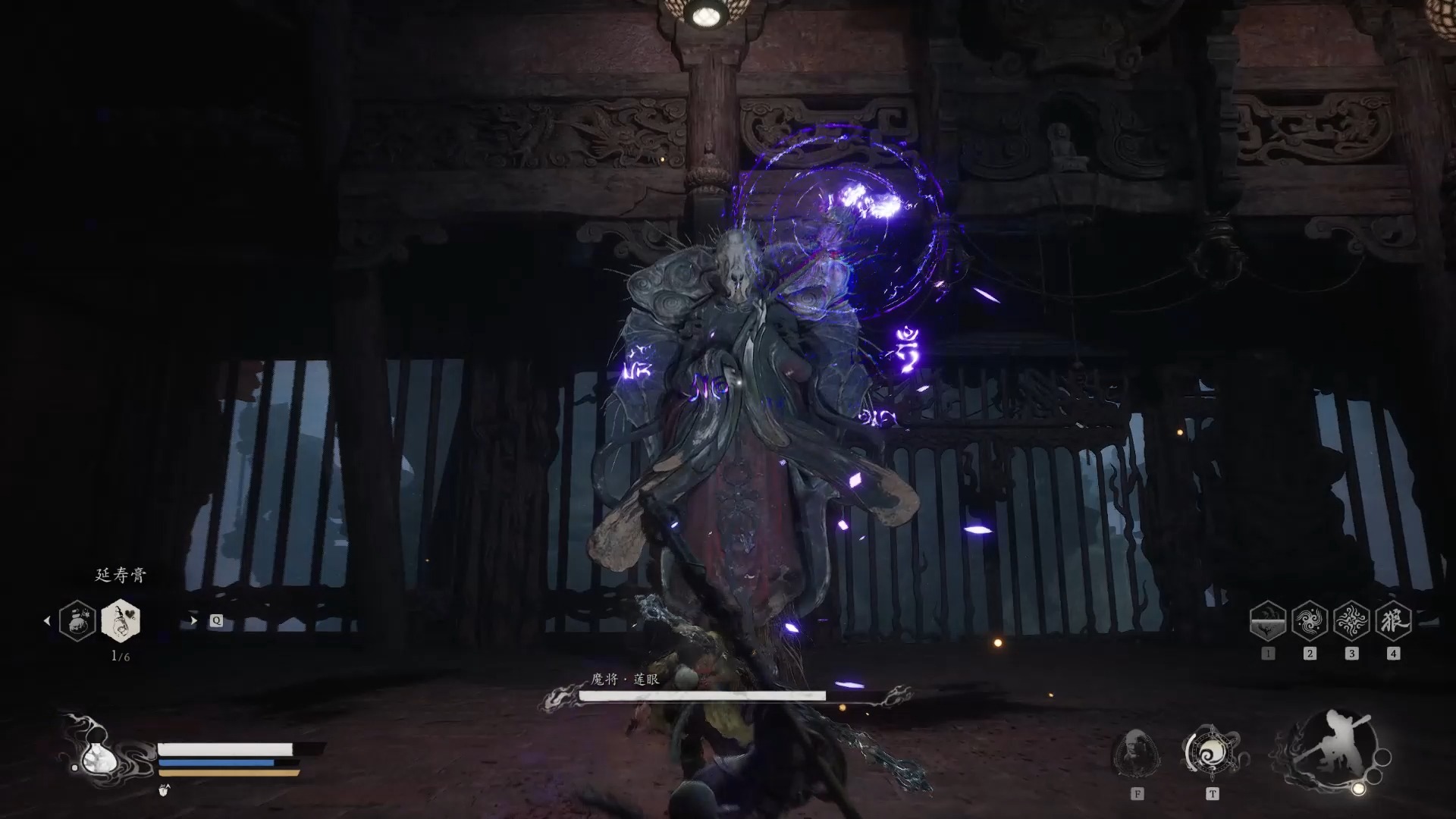This screenshot has height=819, width=1456.
Task: Cycle quick items with the right arrow
Action: [193, 620]
